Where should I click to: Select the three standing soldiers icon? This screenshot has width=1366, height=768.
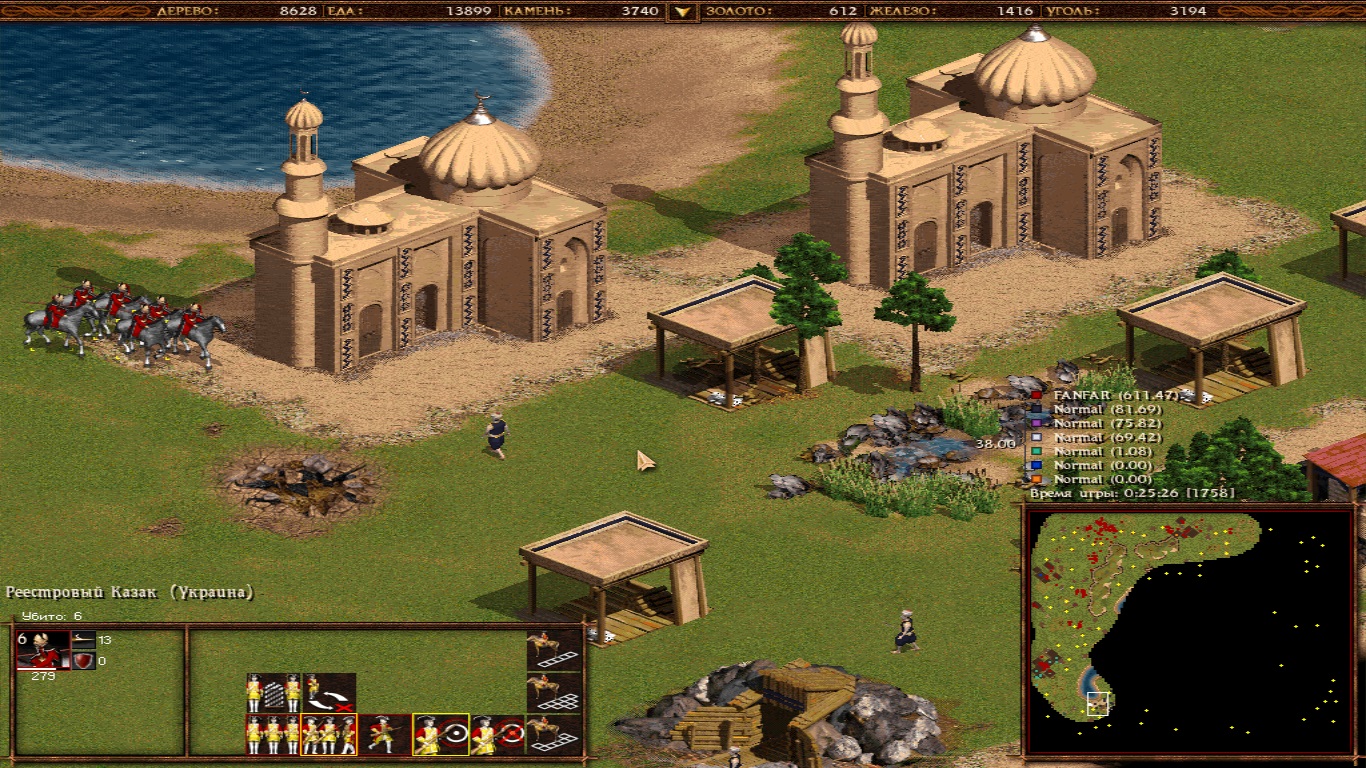[x=274, y=735]
